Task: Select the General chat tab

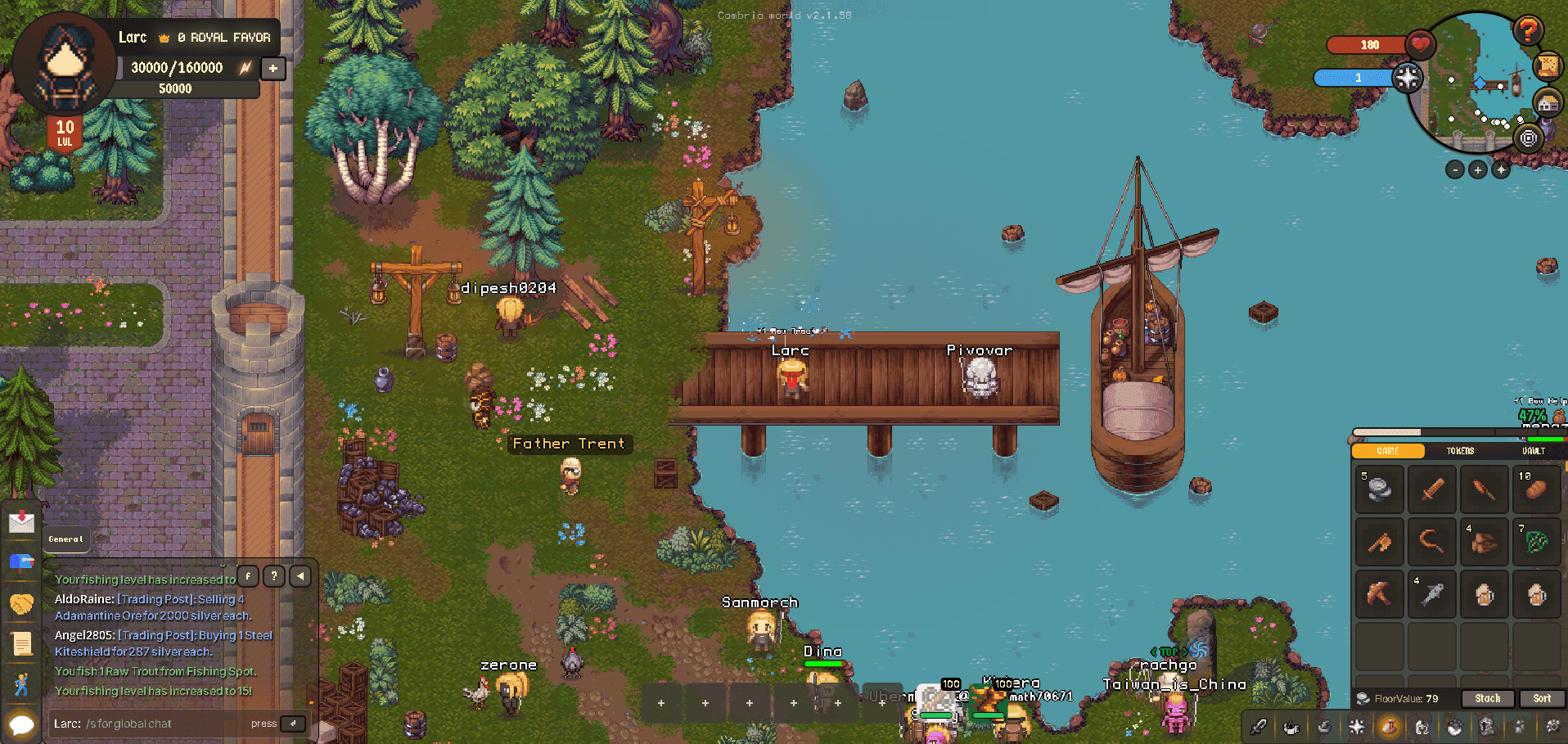Action: point(65,539)
